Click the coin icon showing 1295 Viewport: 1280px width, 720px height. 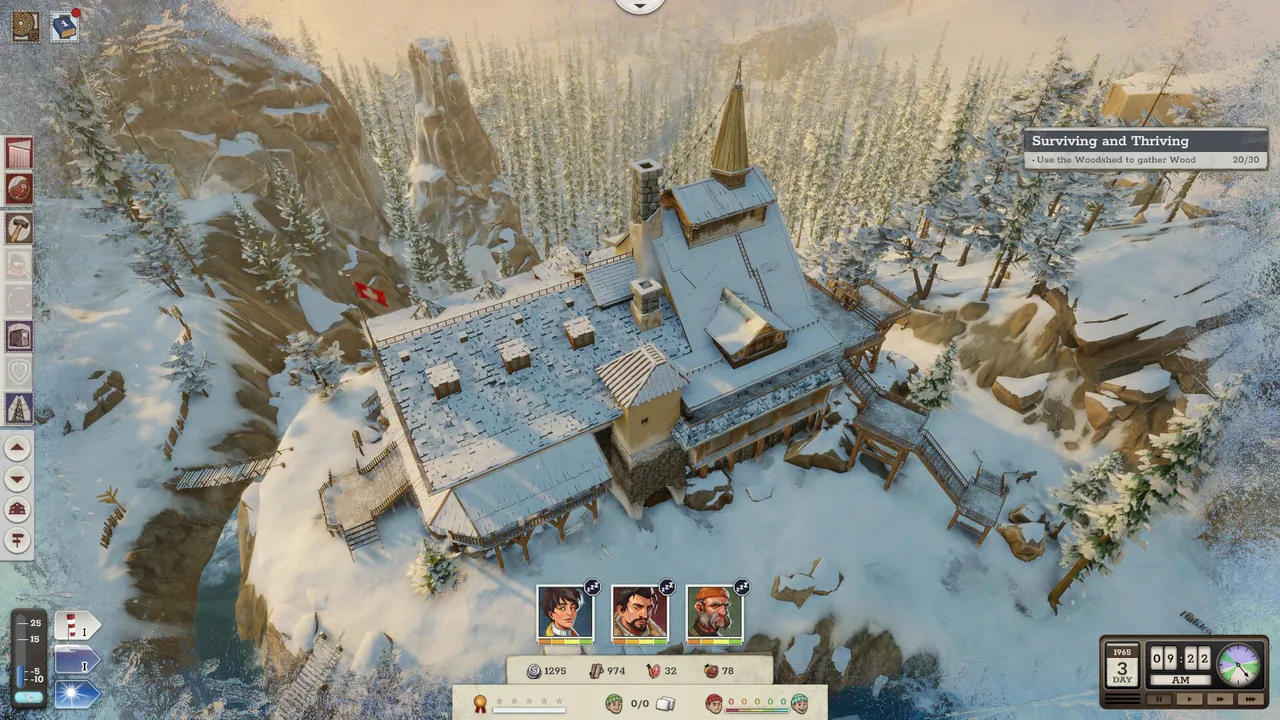click(536, 671)
